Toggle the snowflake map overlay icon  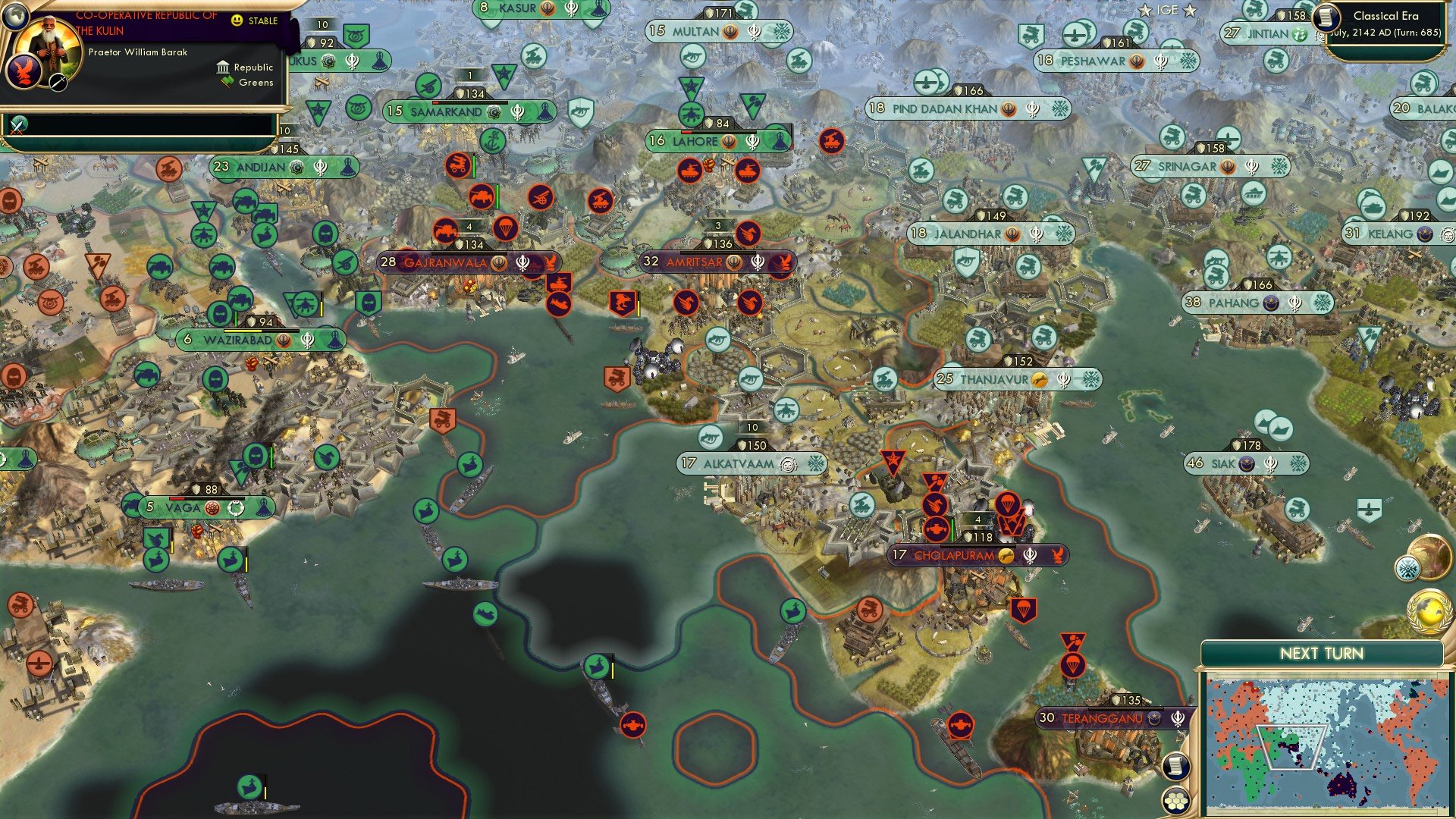click(1408, 567)
